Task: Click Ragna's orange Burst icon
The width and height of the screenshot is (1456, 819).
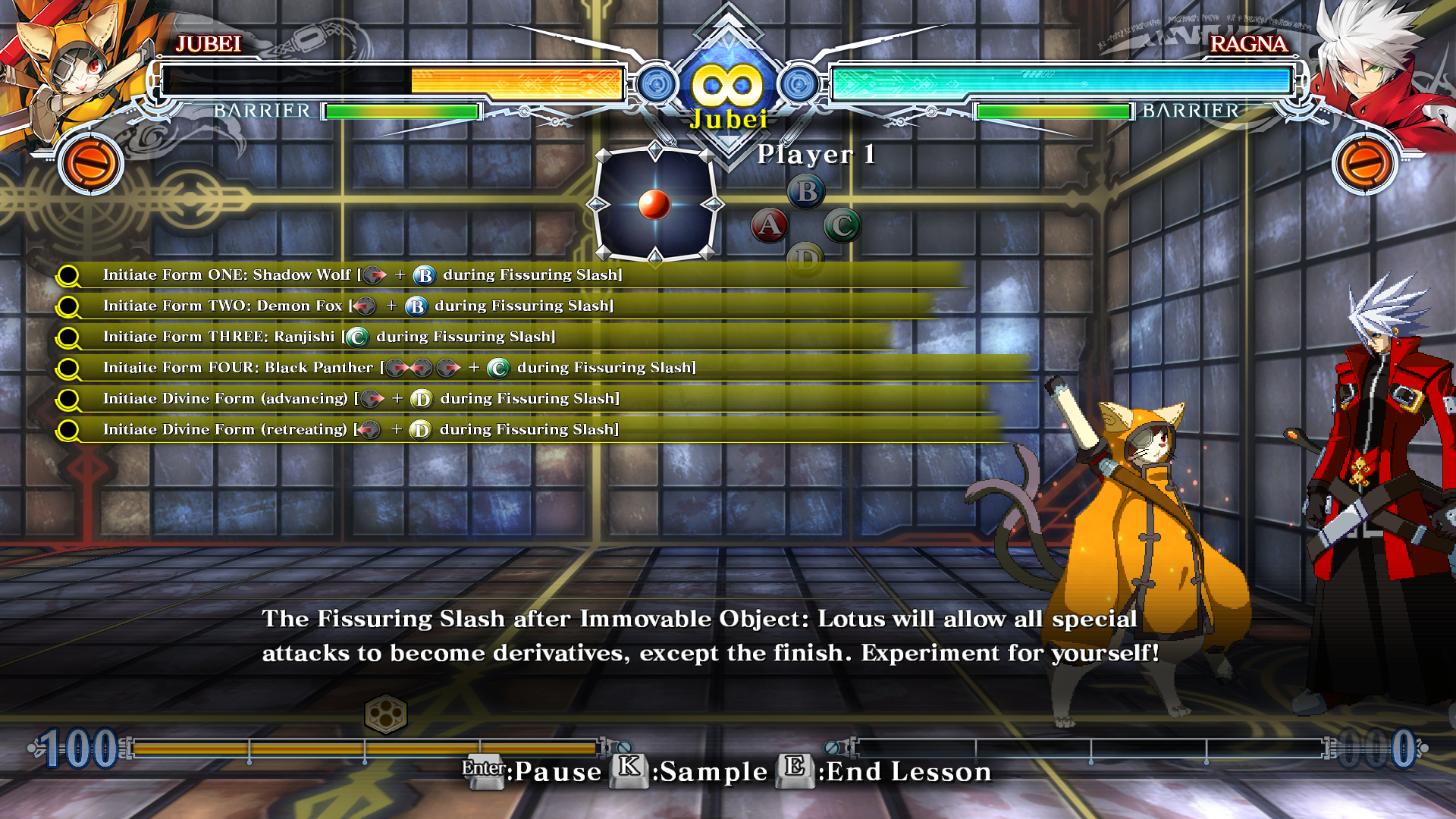Action: [1364, 163]
